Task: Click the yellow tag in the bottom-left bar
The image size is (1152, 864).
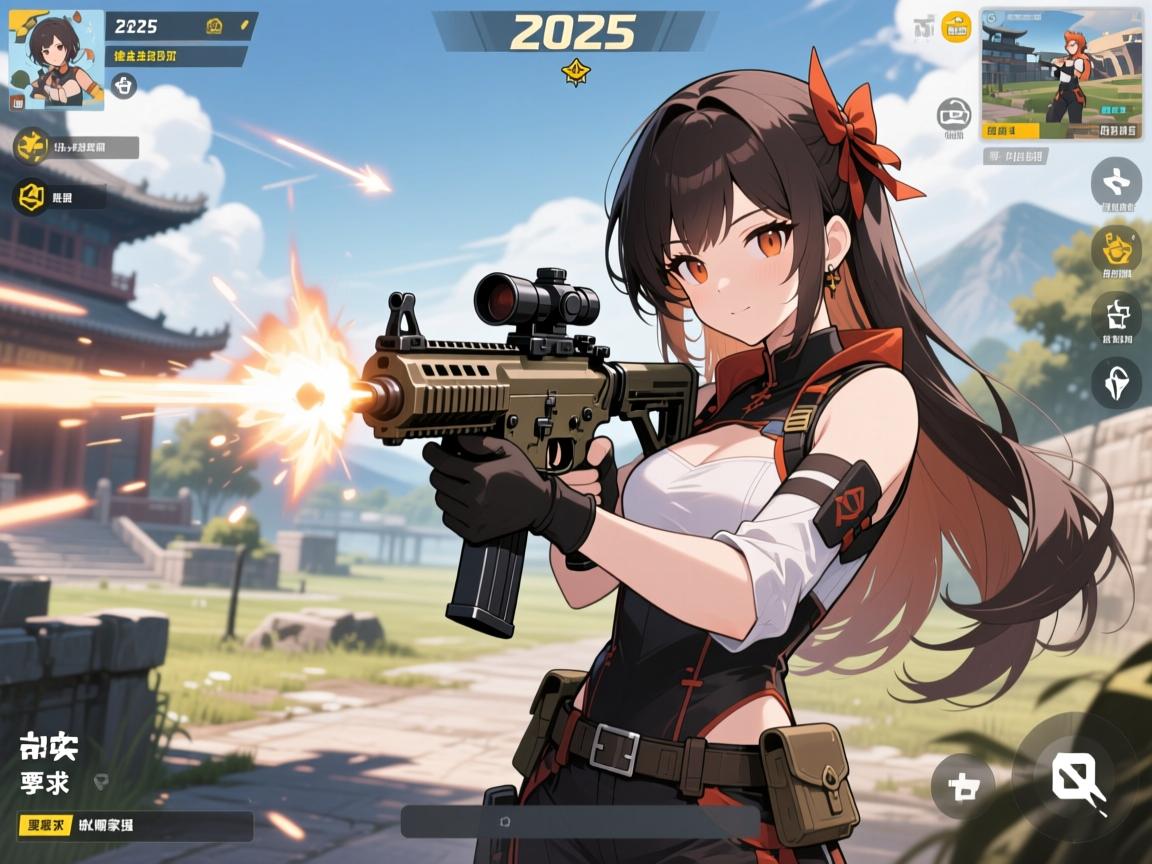Action: [46, 826]
